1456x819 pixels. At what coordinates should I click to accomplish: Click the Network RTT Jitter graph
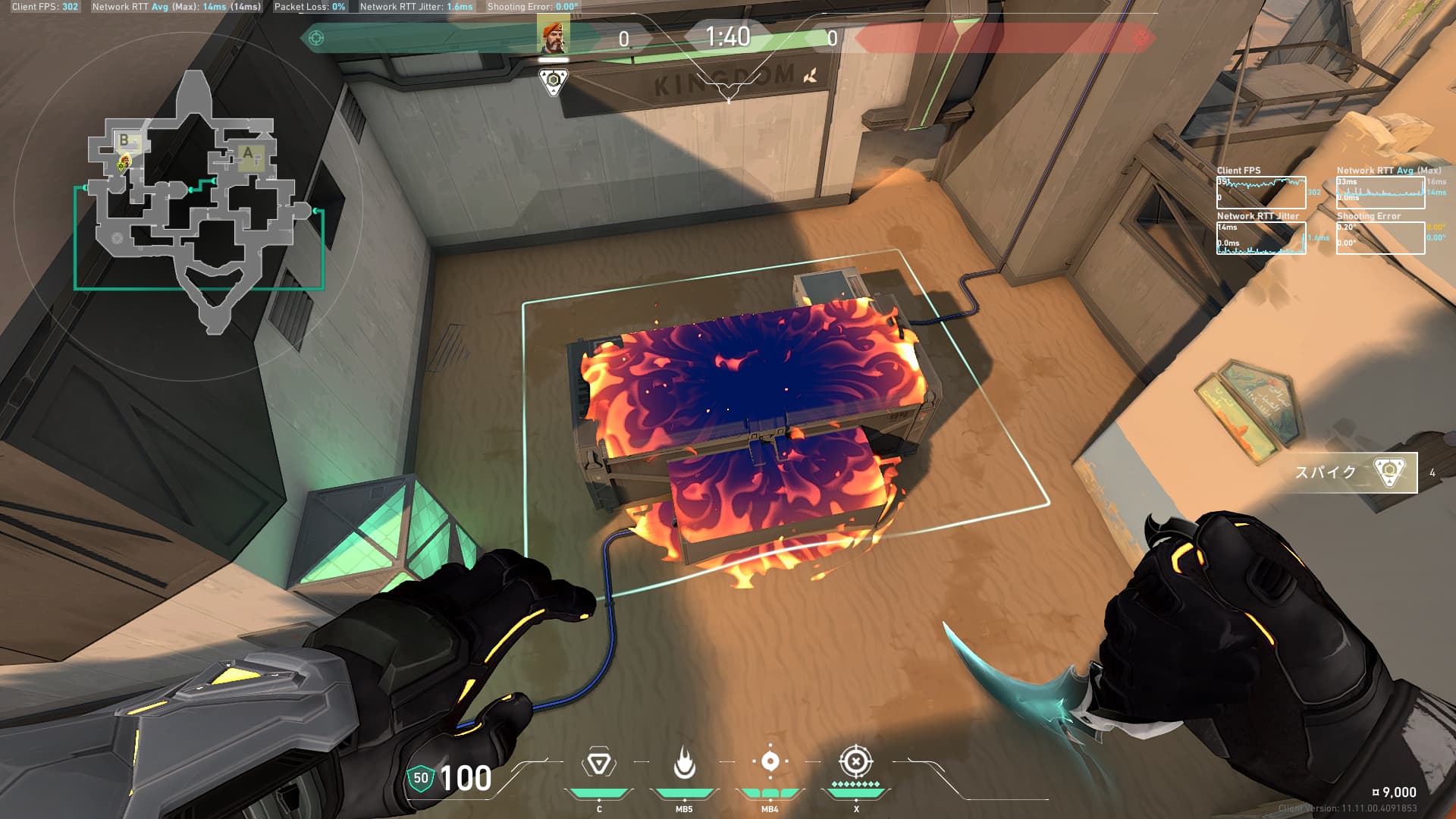(x=1261, y=238)
